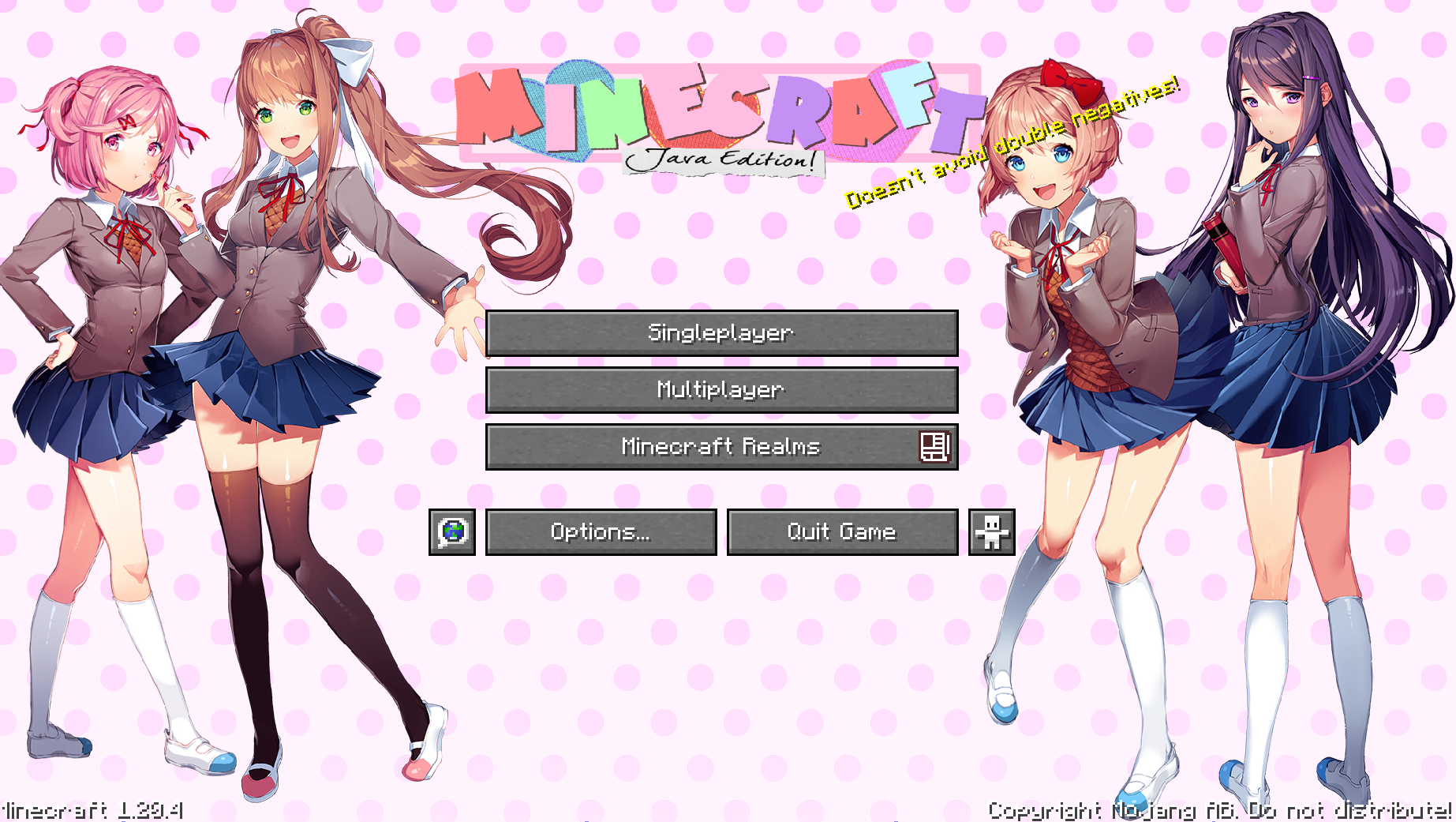The width and height of the screenshot is (1456, 822).
Task: Open the language selection globe icon
Action: click(452, 531)
